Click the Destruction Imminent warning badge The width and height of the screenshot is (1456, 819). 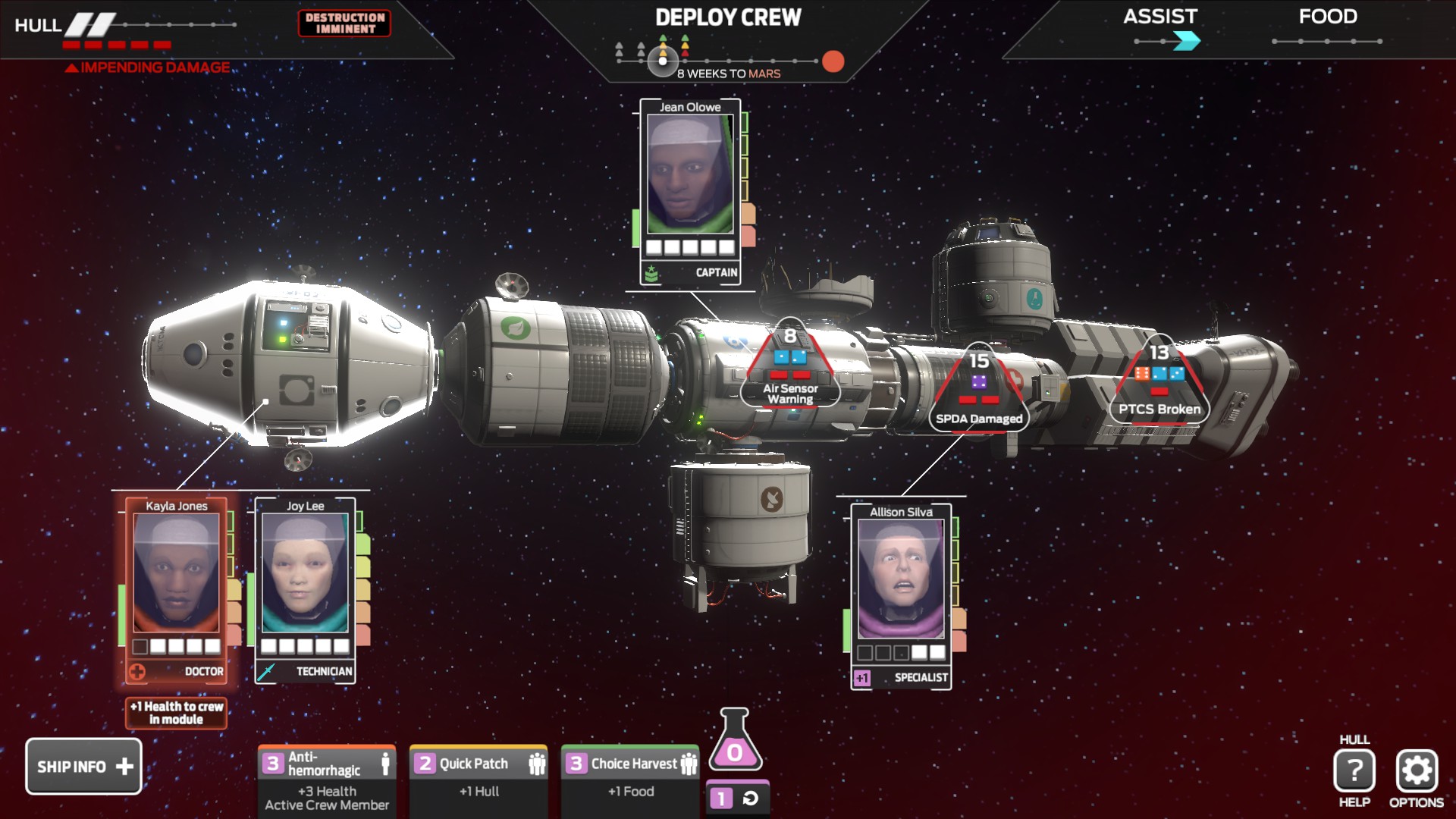(345, 23)
